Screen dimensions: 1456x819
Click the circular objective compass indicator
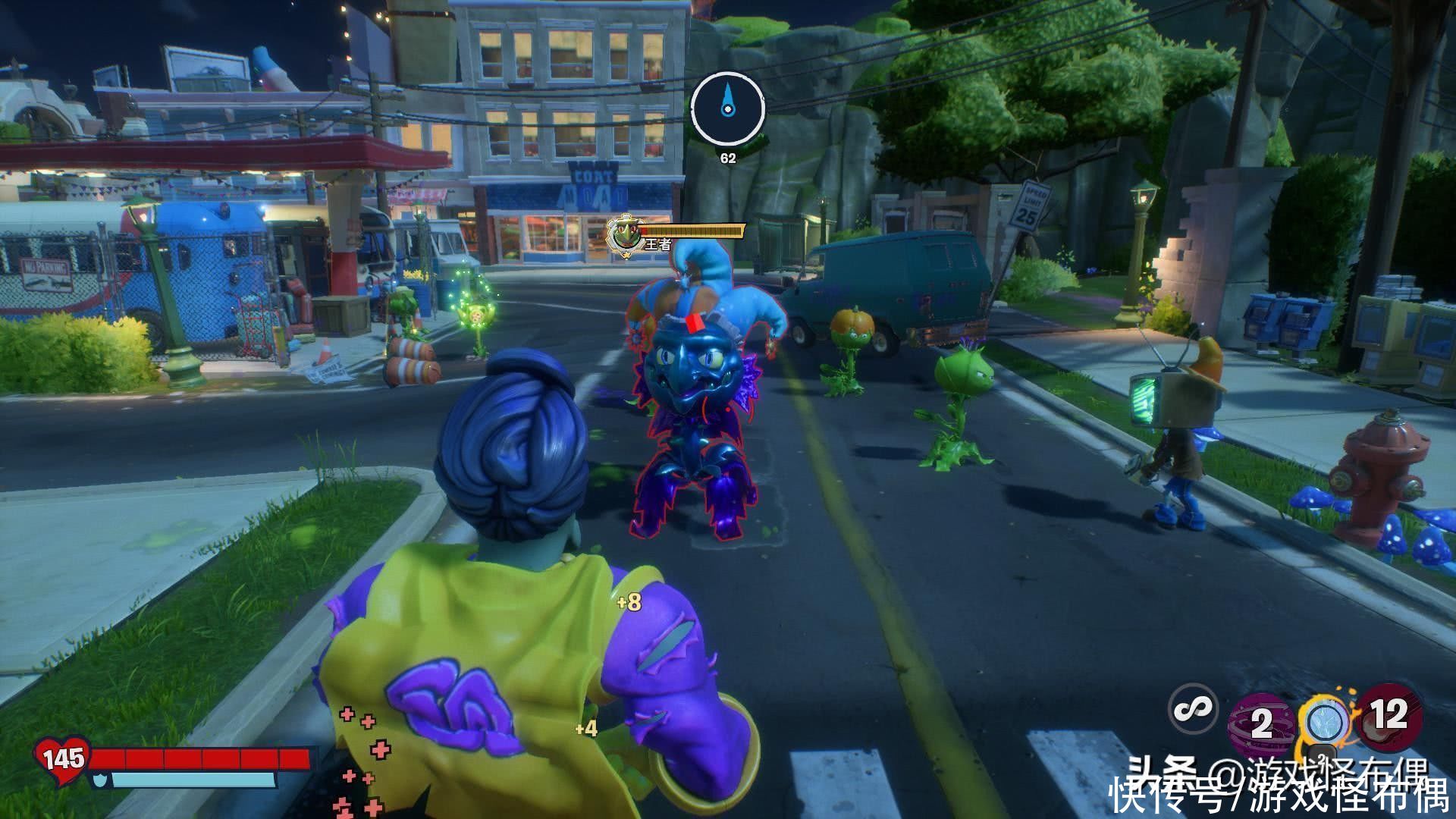[x=727, y=109]
